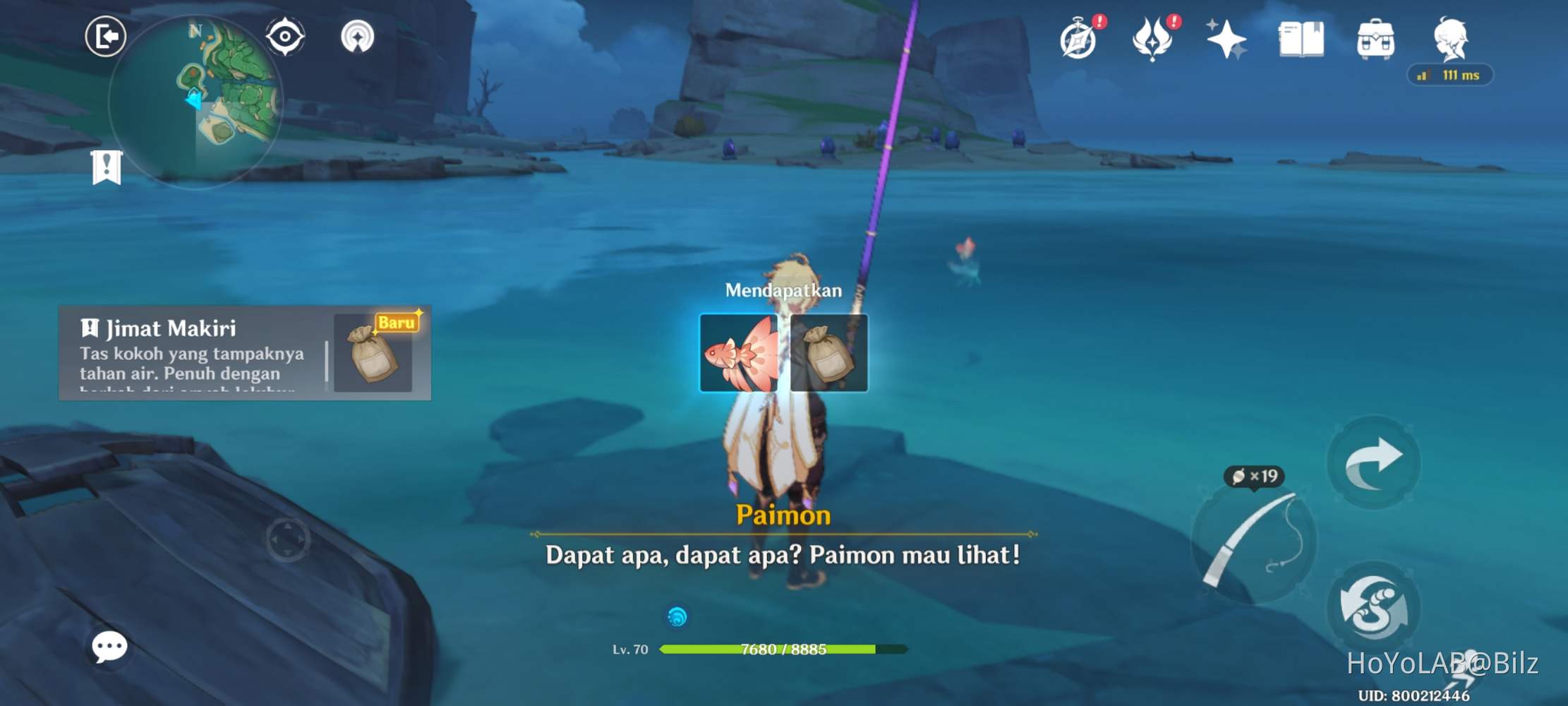The width and height of the screenshot is (1568, 706).
Task: Open the Events timer icon with notification
Action: point(1079,42)
